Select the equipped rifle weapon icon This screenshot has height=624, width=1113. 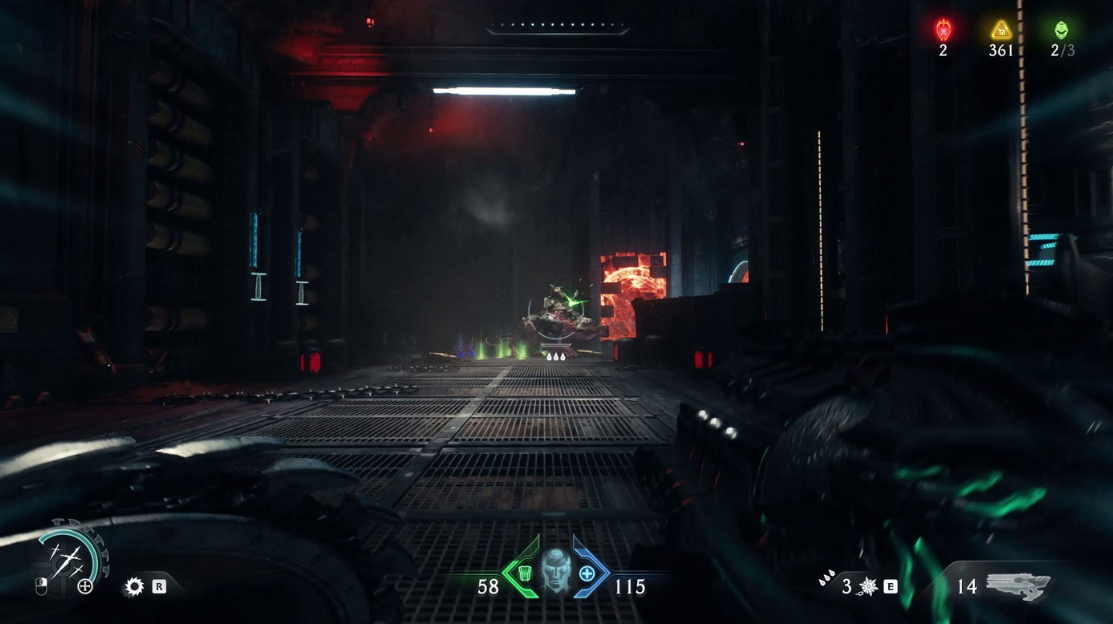[x=1017, y=586]
